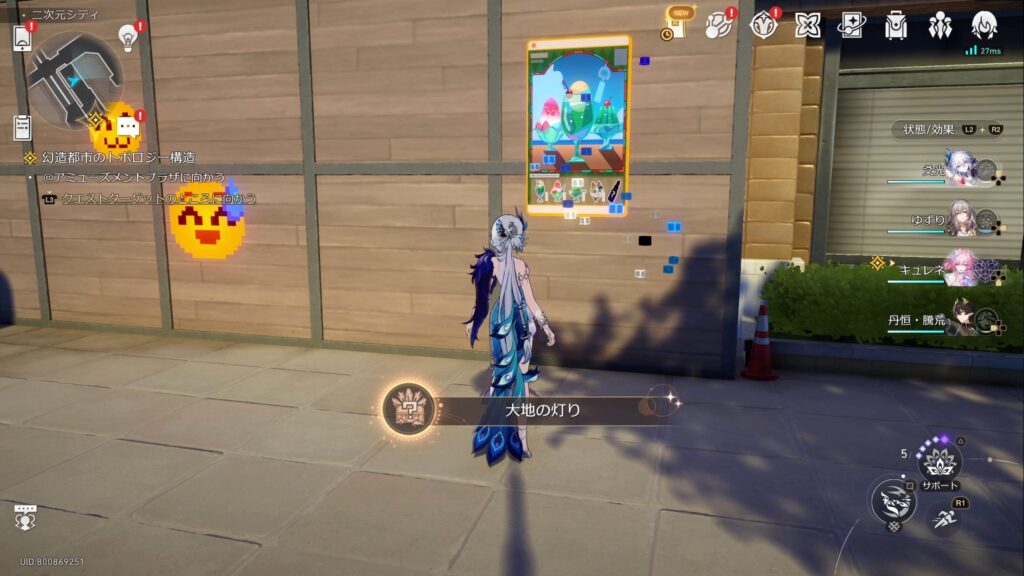Activate the サポート lotus technique button
Viewport: 1024px width, 576px height.
coord(939,461)
